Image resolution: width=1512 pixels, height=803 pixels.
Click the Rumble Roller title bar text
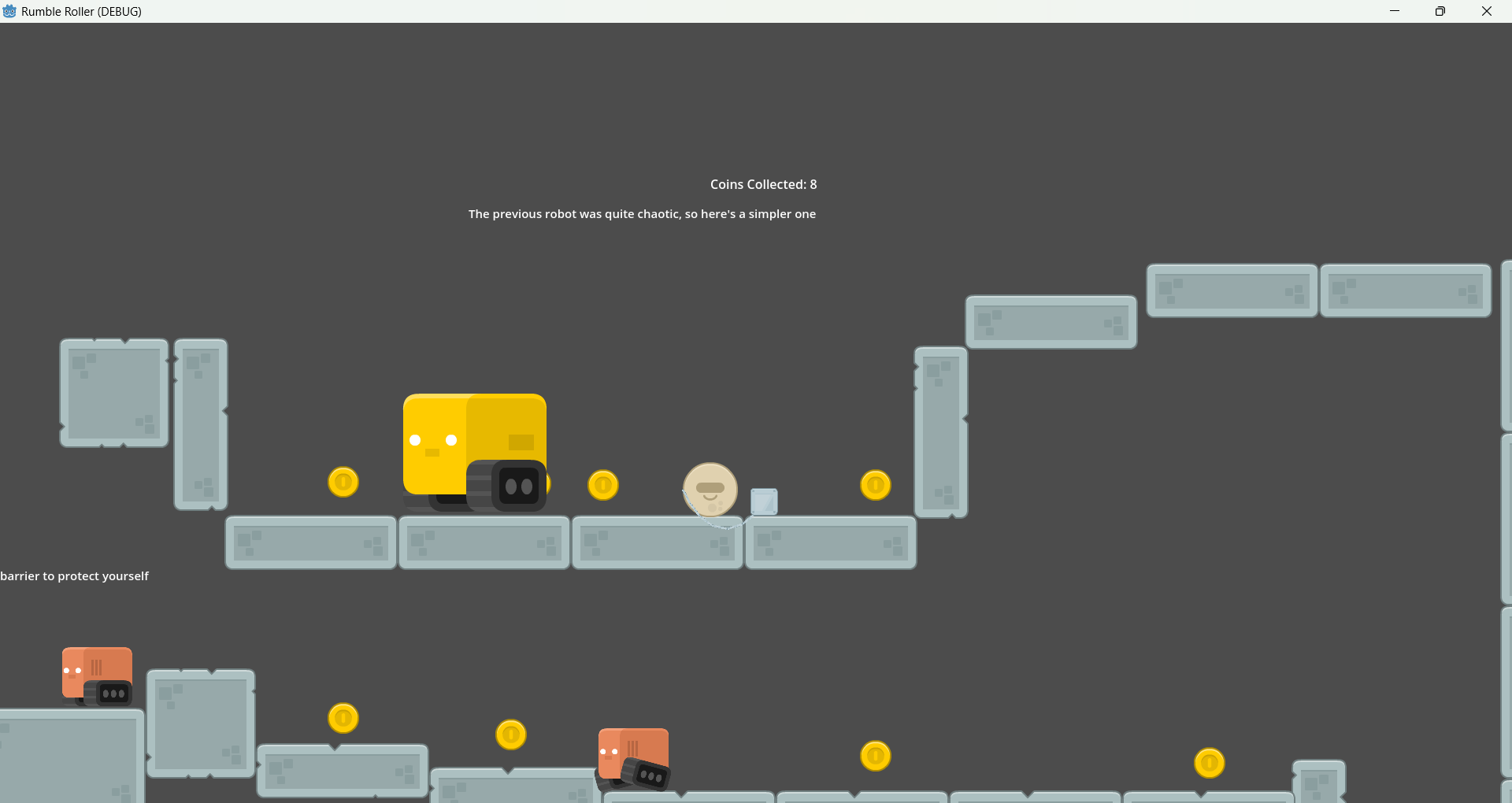tap(82, 11)
